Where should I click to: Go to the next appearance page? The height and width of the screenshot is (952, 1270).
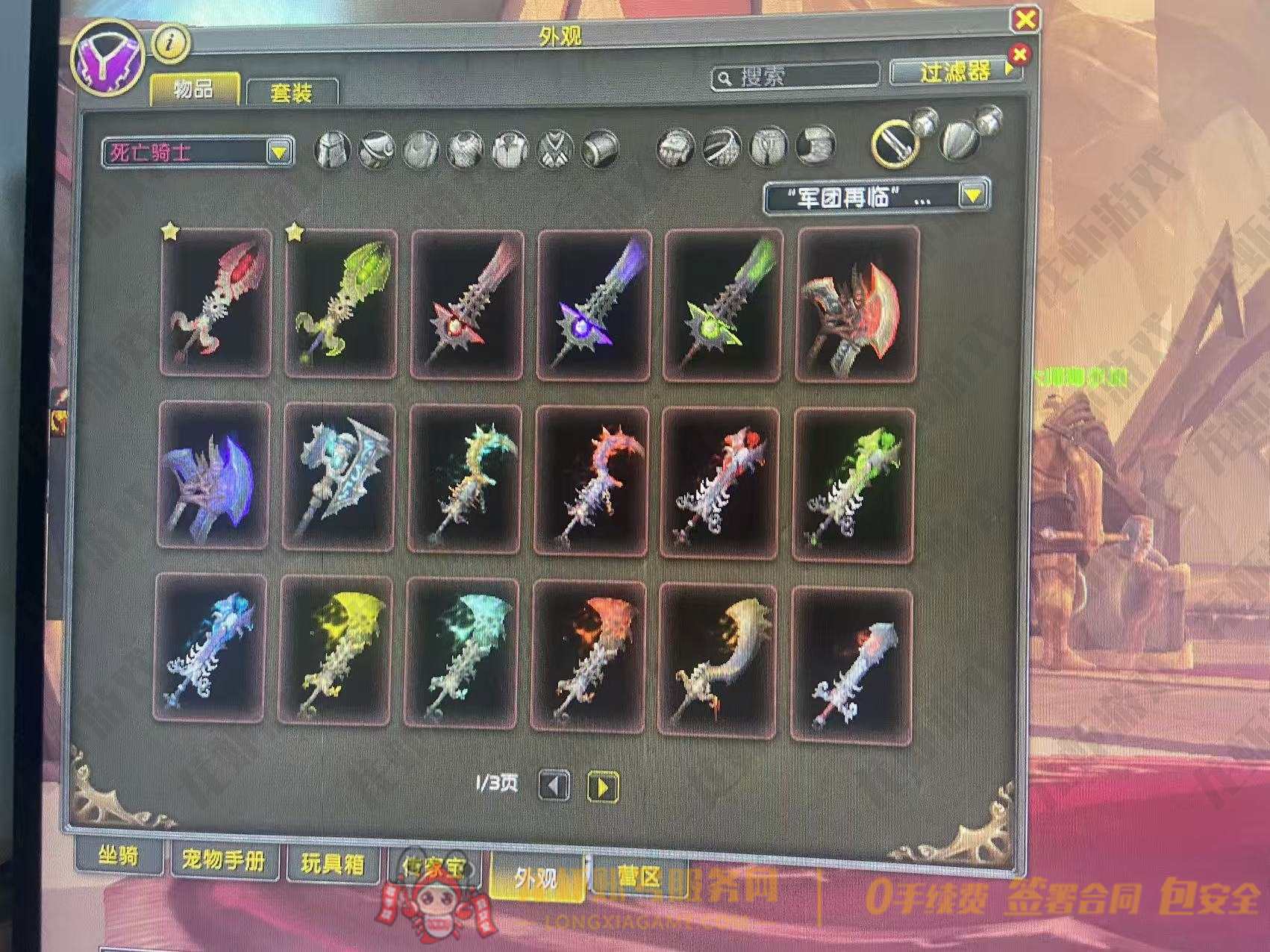(603, 786)
